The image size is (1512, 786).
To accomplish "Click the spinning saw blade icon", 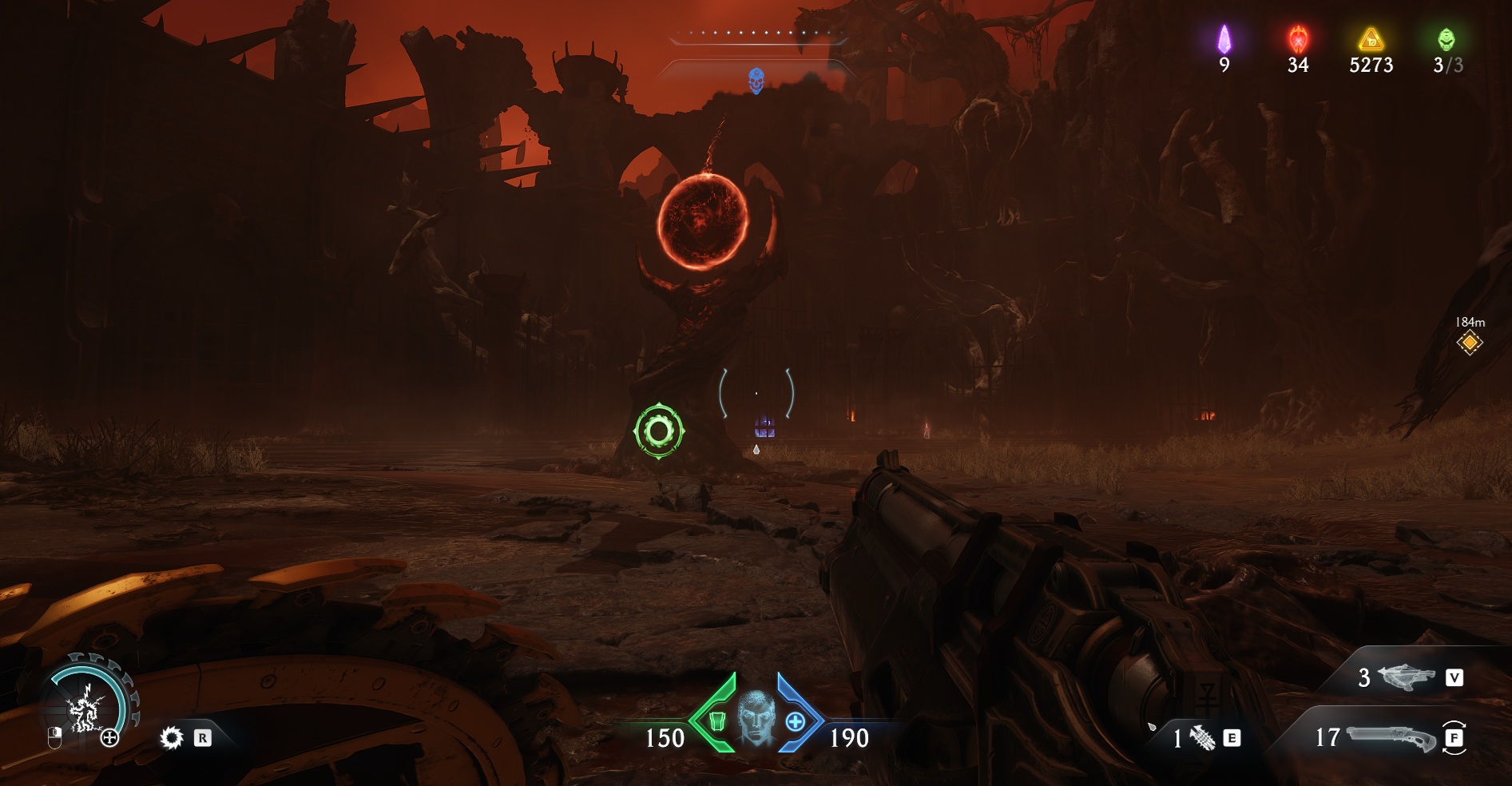I will tap(172, 738).
